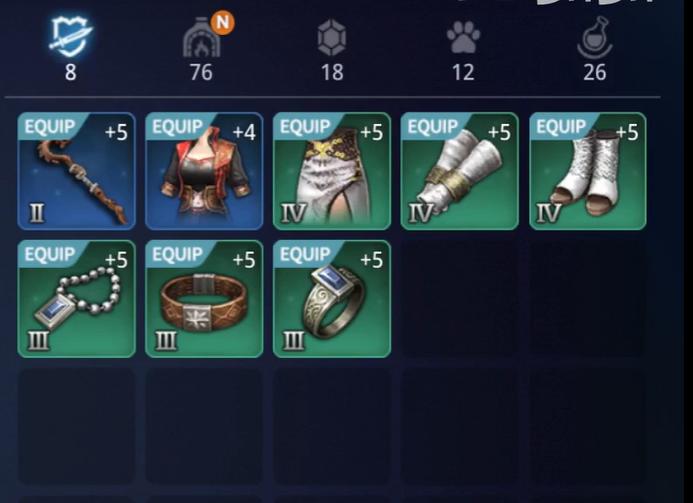Select the white embroidered skirt slot
This screenshot has width=693, height=503.
(x=332, y=171)
